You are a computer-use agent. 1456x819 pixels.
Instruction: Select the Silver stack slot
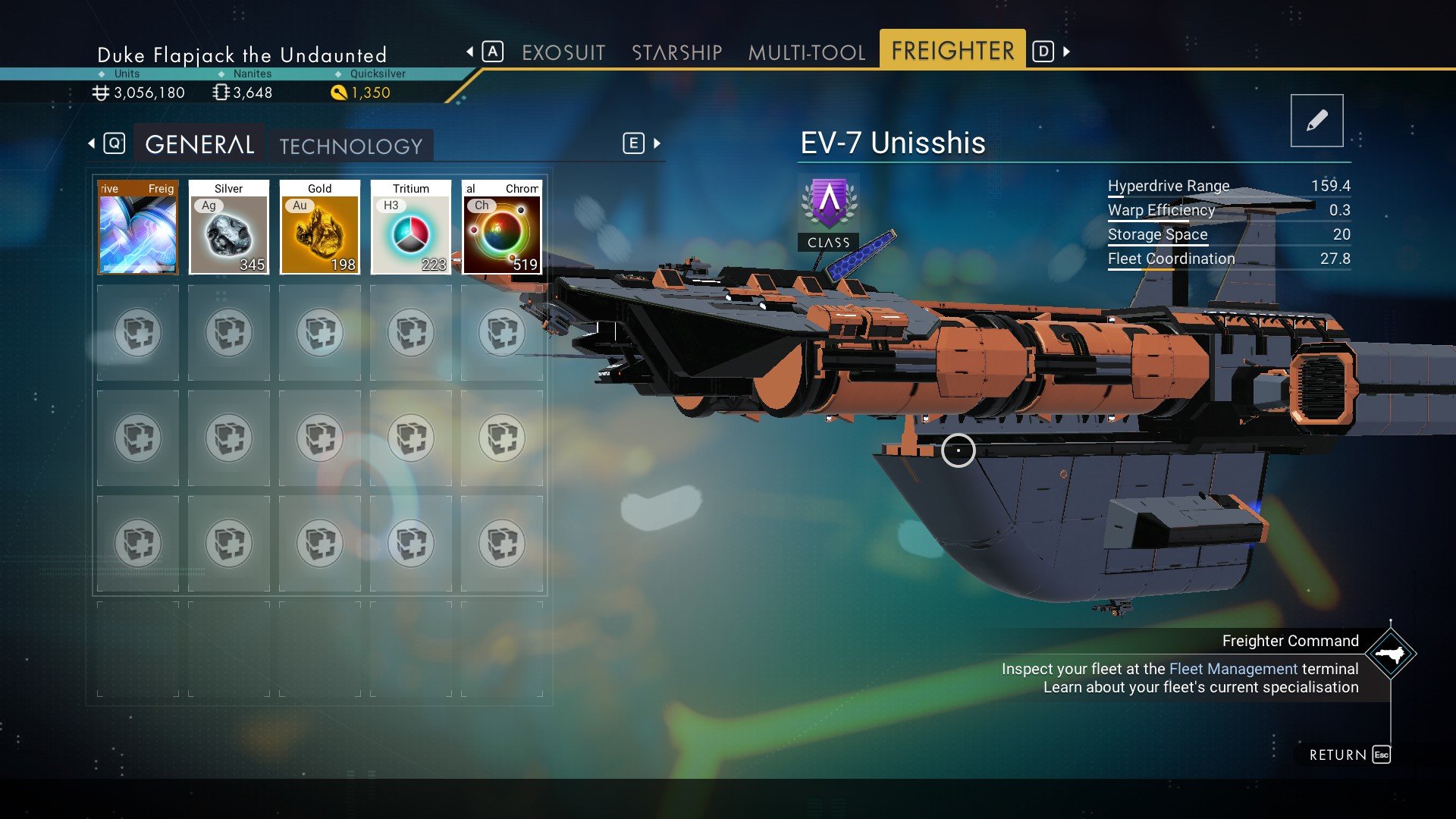(229, 227)
